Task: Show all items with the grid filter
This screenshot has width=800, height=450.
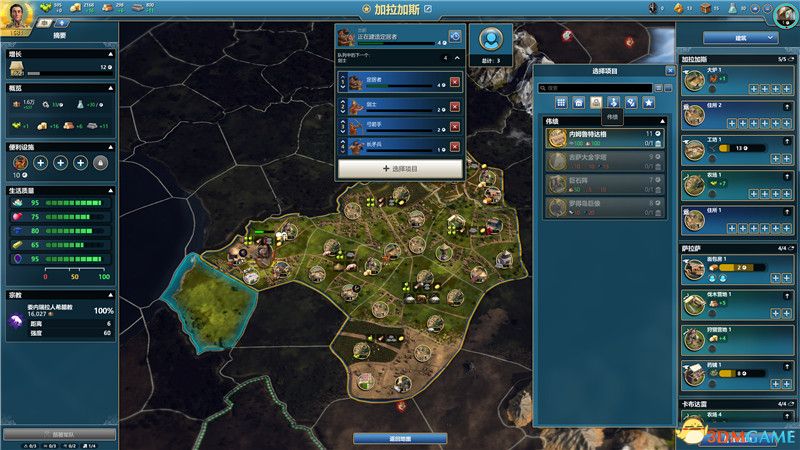Action: pos(561,103)
